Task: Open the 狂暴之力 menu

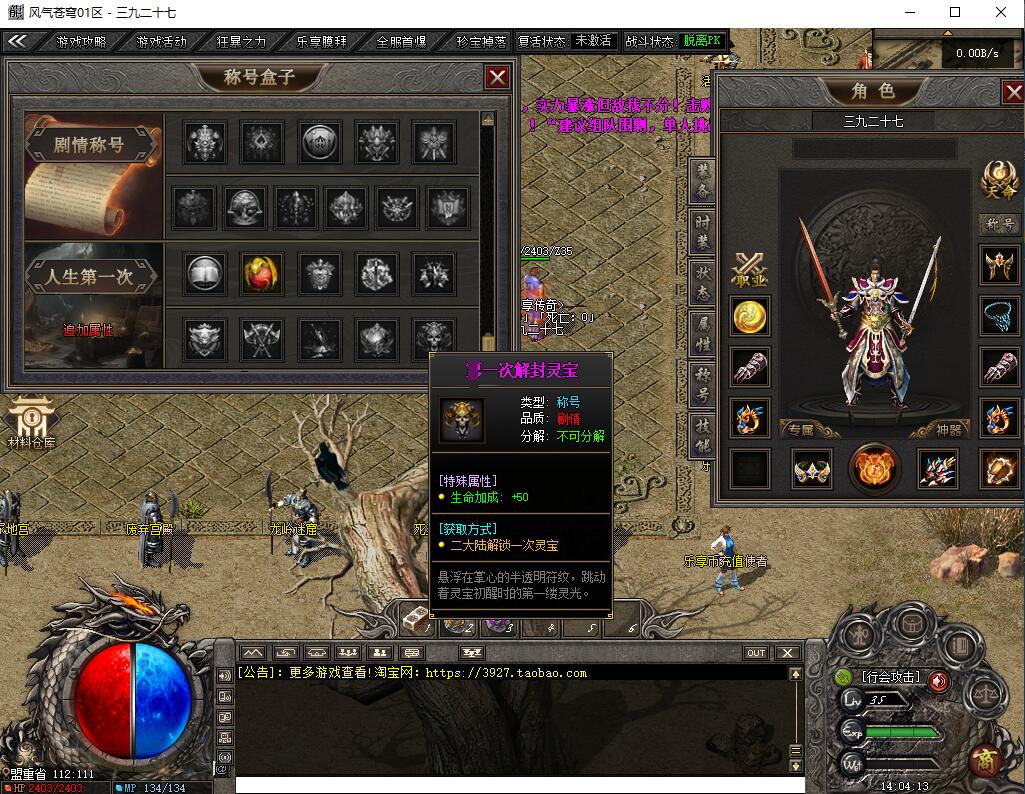Action: point(241,41)
